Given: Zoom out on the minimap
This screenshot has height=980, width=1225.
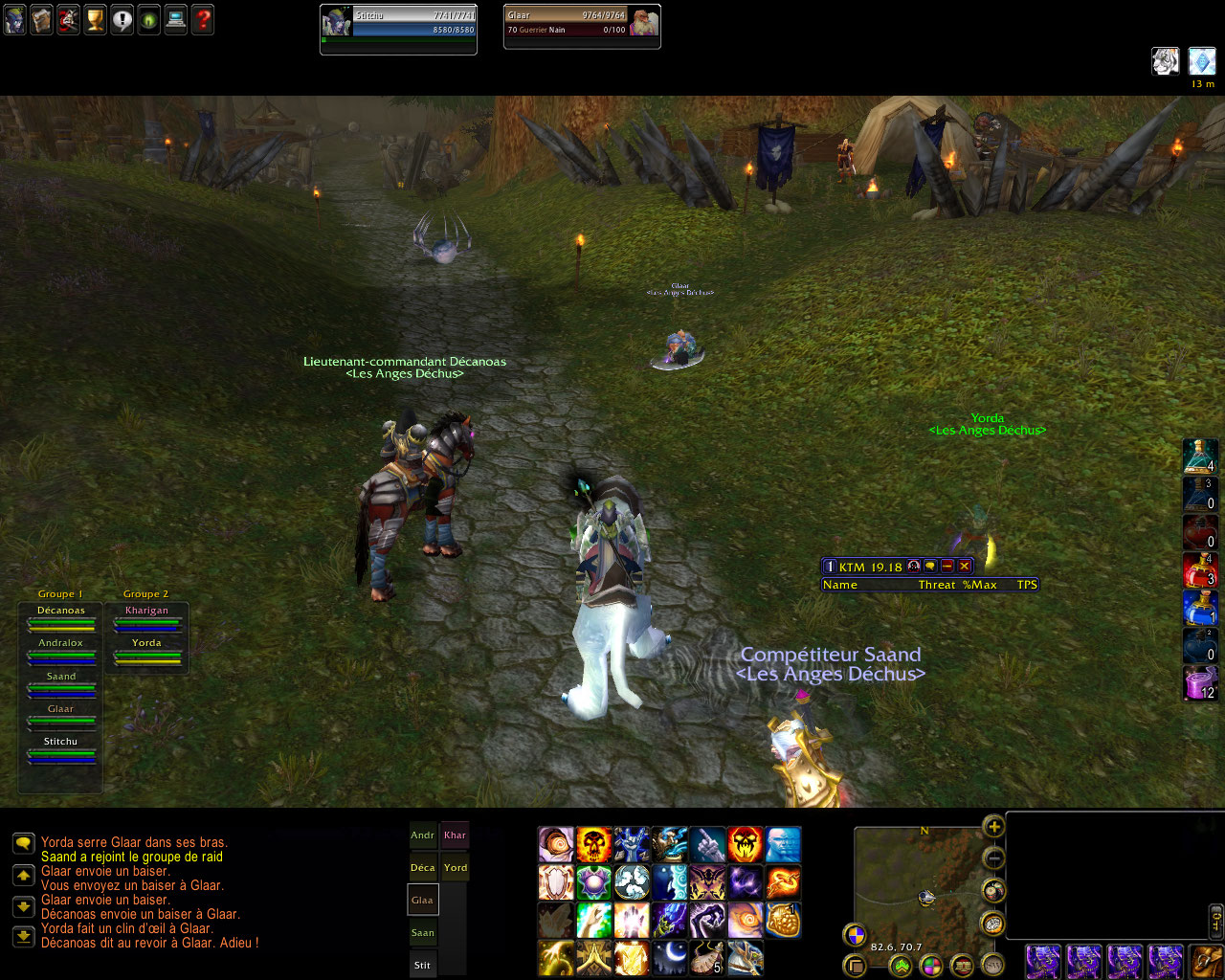Looking at the screenshot, I should [x=993, y=858].
